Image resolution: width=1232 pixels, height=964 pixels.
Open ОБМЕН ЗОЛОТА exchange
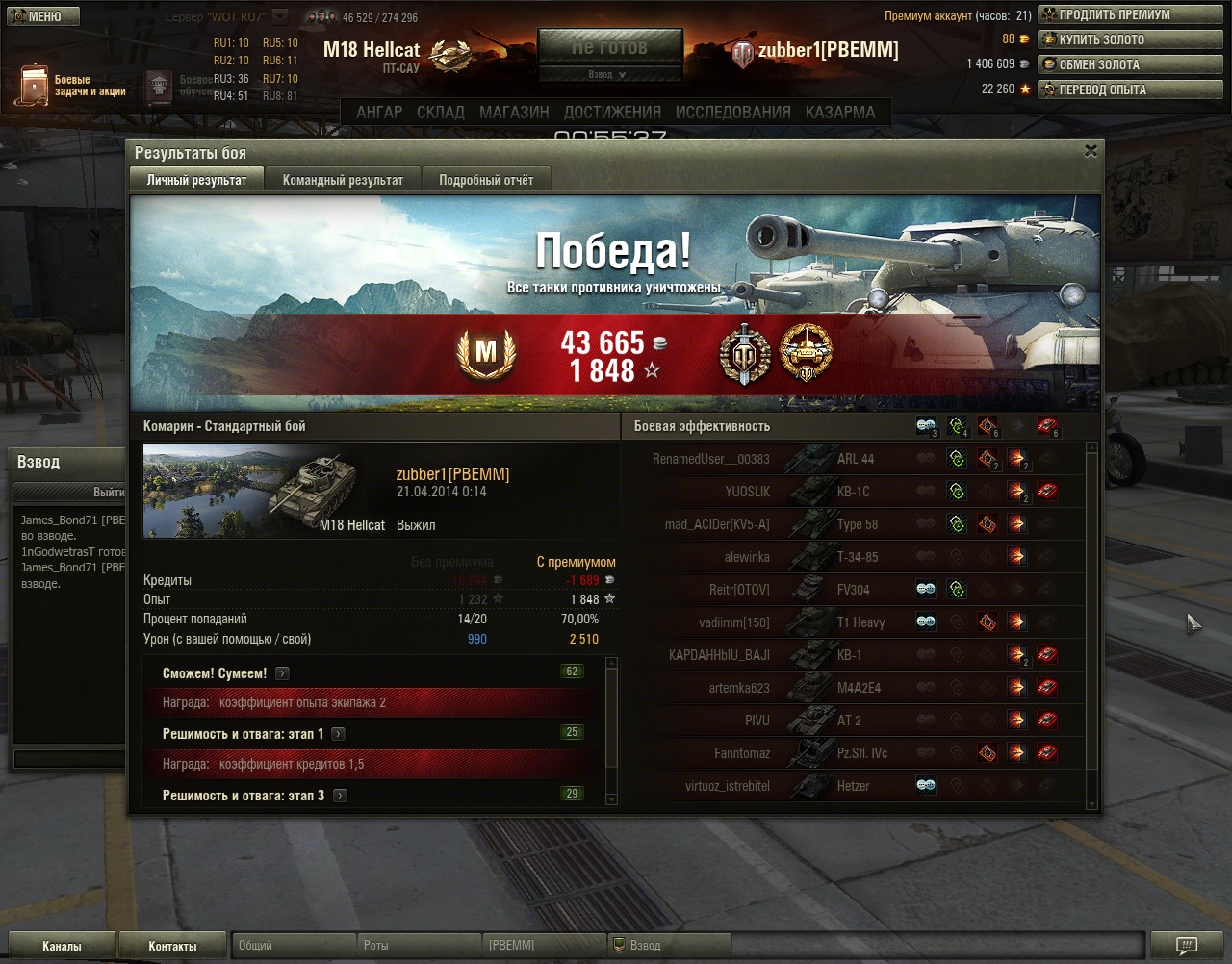tap(1129, 64)
